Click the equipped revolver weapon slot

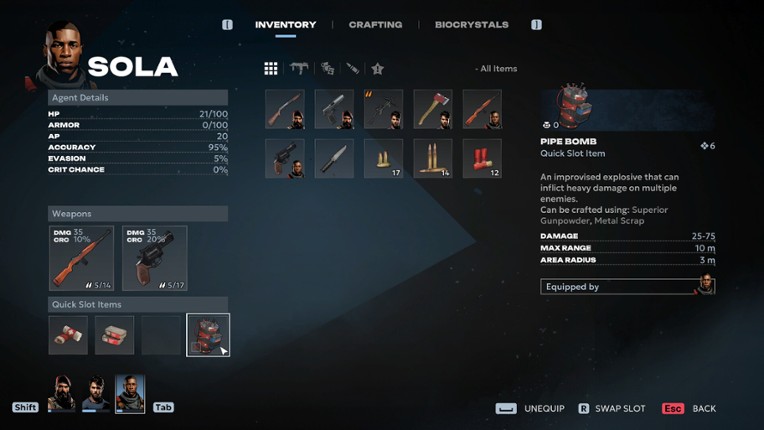click(x=154, y=258)
